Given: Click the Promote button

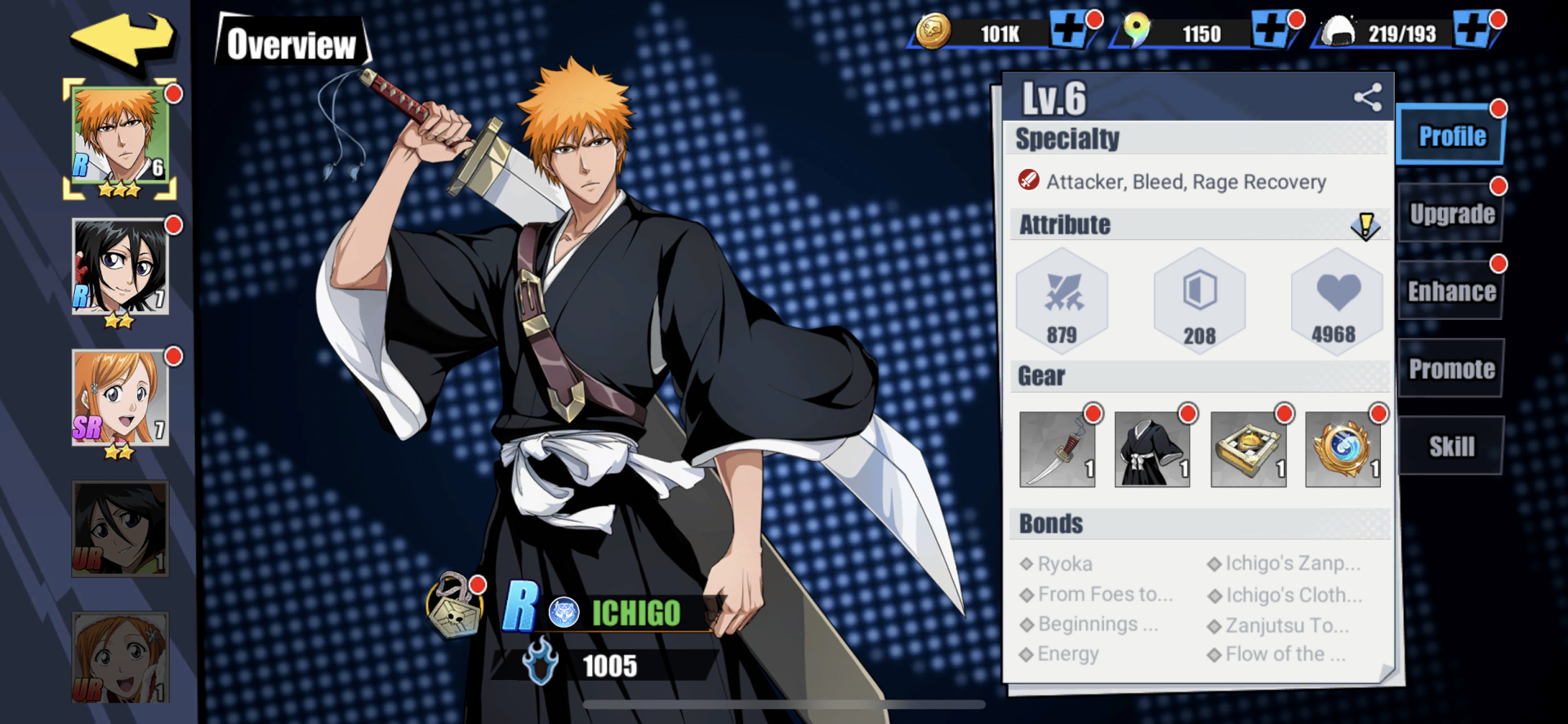Looking at the screenshot, I should click(1451, 368).
